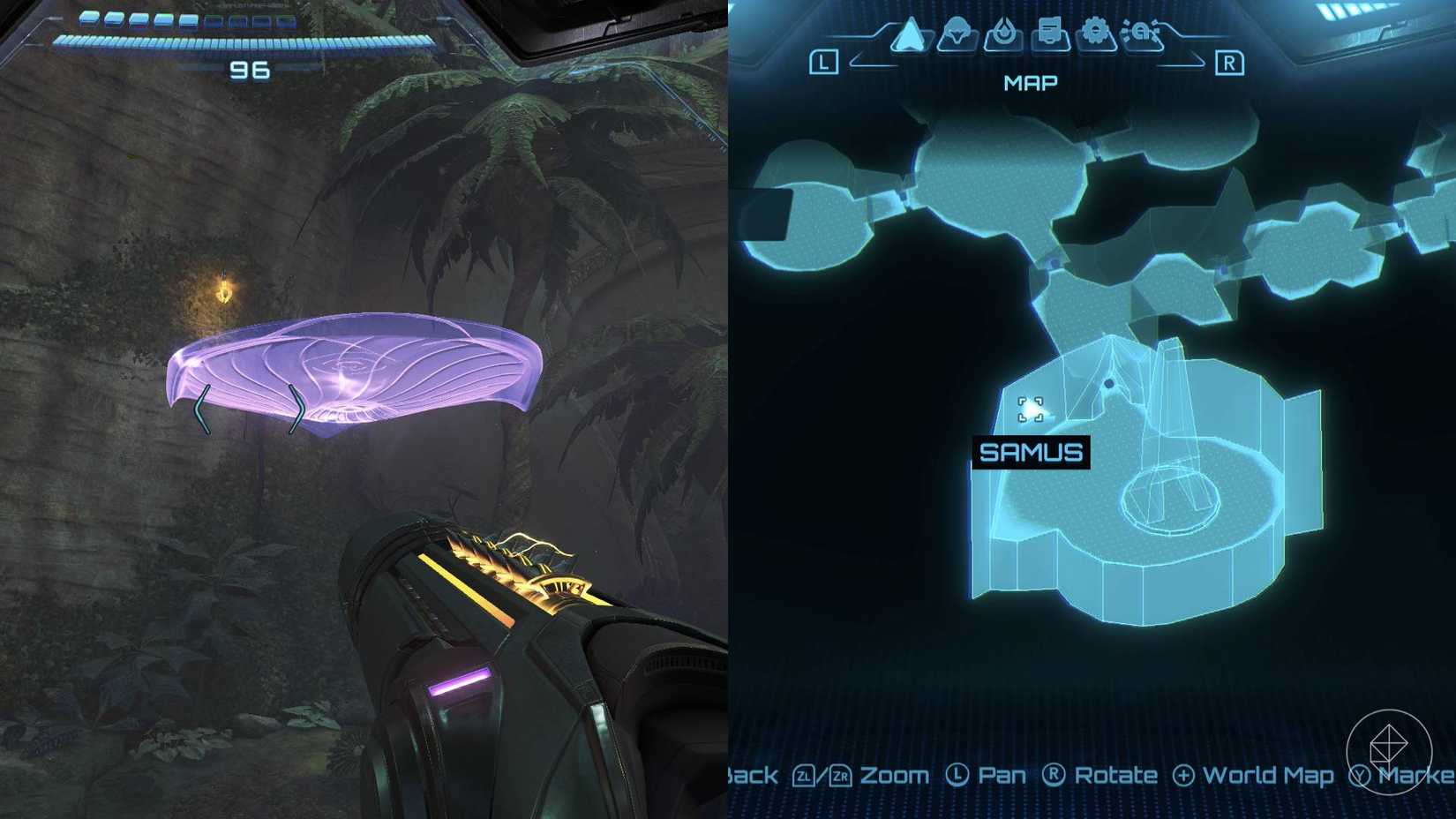Click the diamond compass emblem bottom right
The width and height of the screenshot is (1456, 819).
[x=1391, y=750]
